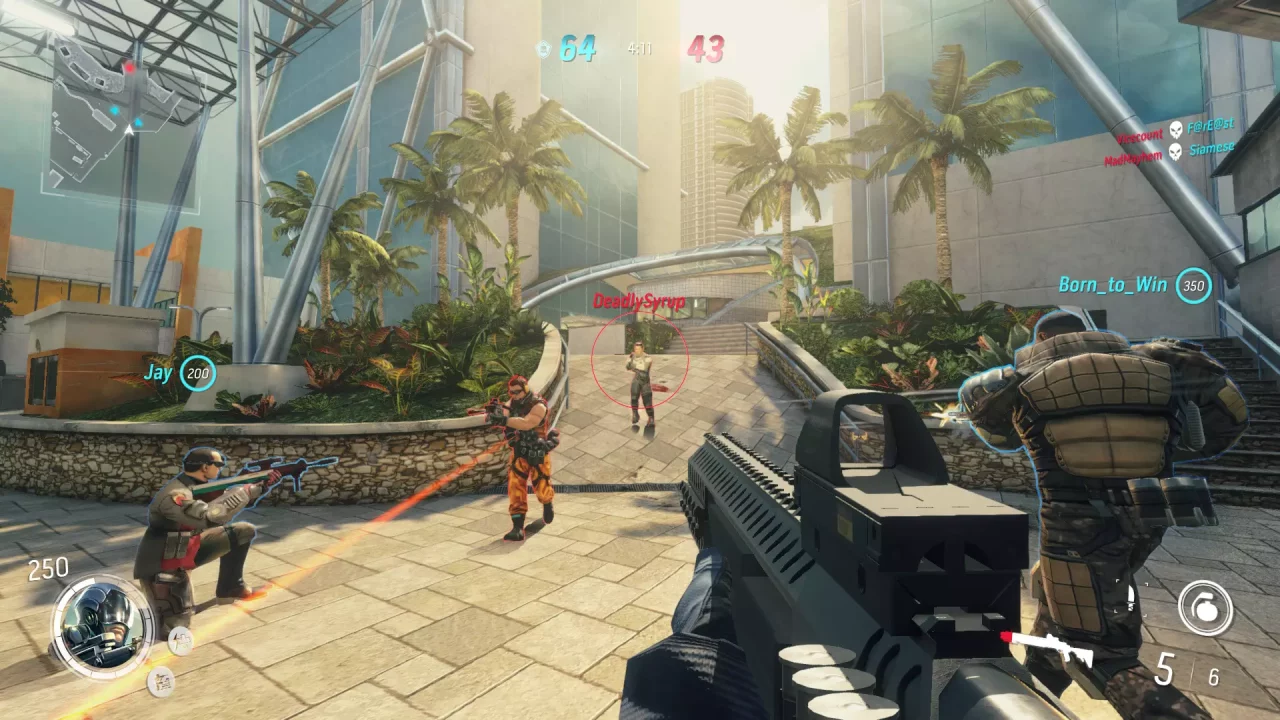
Task: Tap the weapon swap coin below the sprint coin
Action: coord(158,681)
